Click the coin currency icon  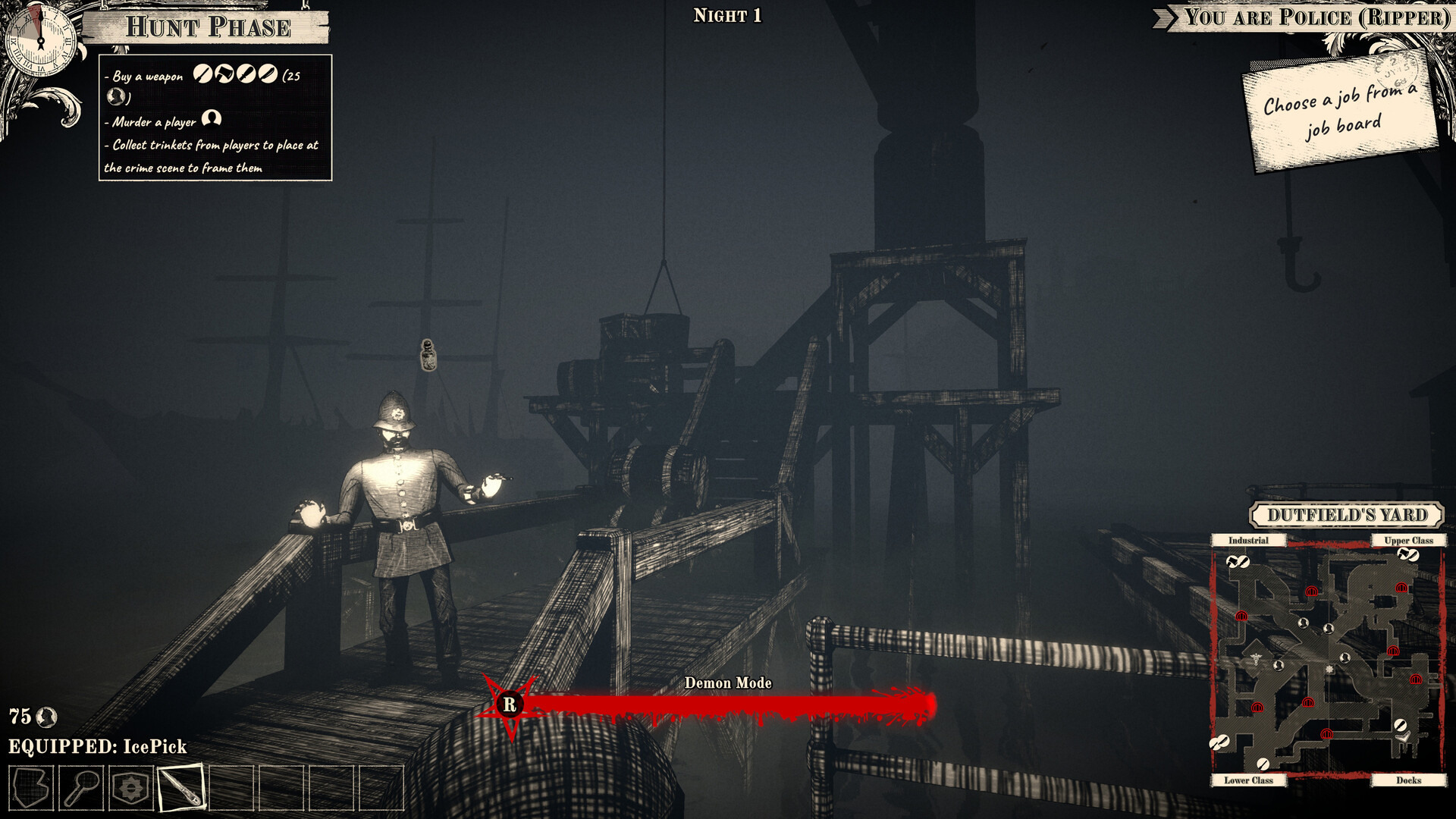click(x=47, y=717)
